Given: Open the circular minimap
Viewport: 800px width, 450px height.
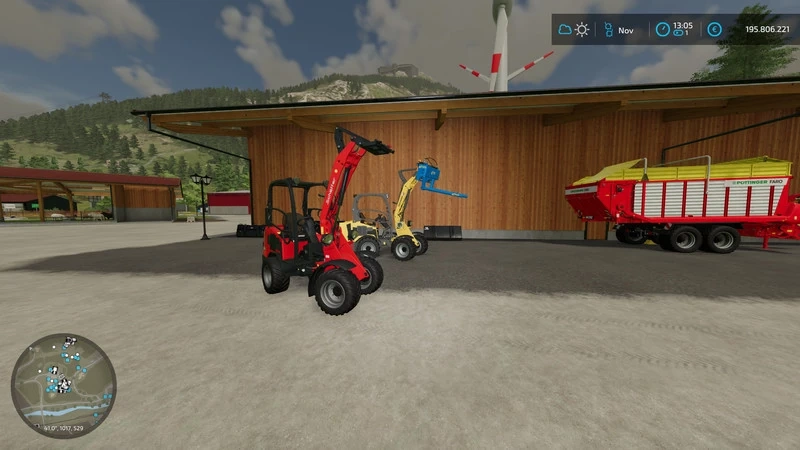Looking at the screenshot, I should [63, 386].
